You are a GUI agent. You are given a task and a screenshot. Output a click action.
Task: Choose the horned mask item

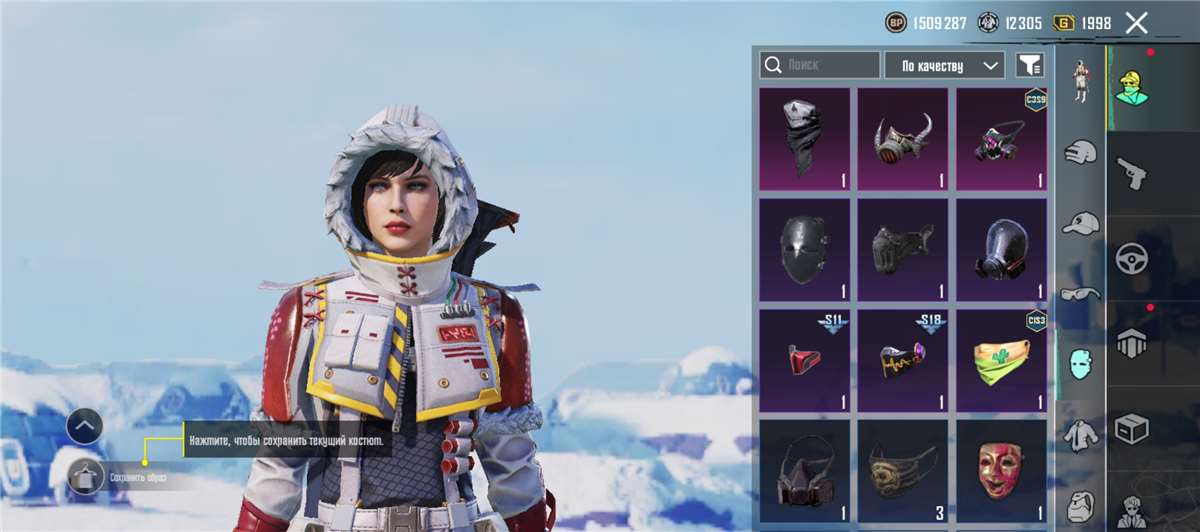(902, 138)
